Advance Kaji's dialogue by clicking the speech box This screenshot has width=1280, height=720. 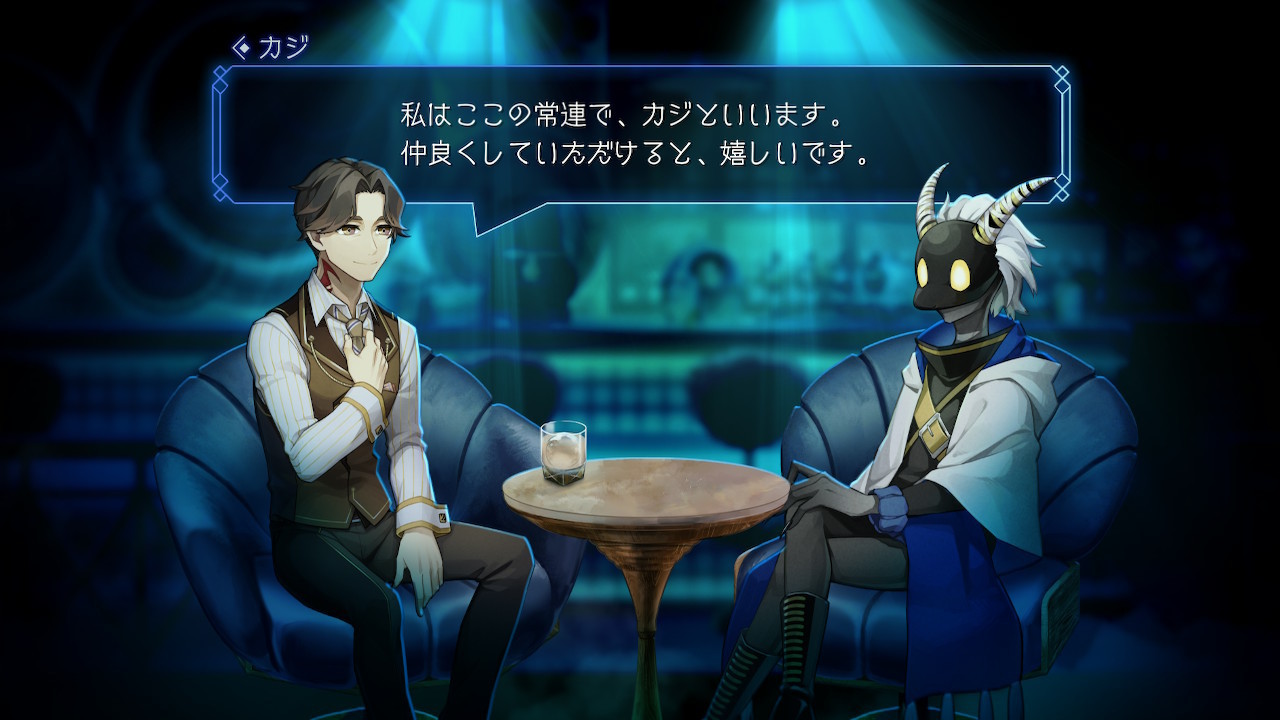coord(640,135)
